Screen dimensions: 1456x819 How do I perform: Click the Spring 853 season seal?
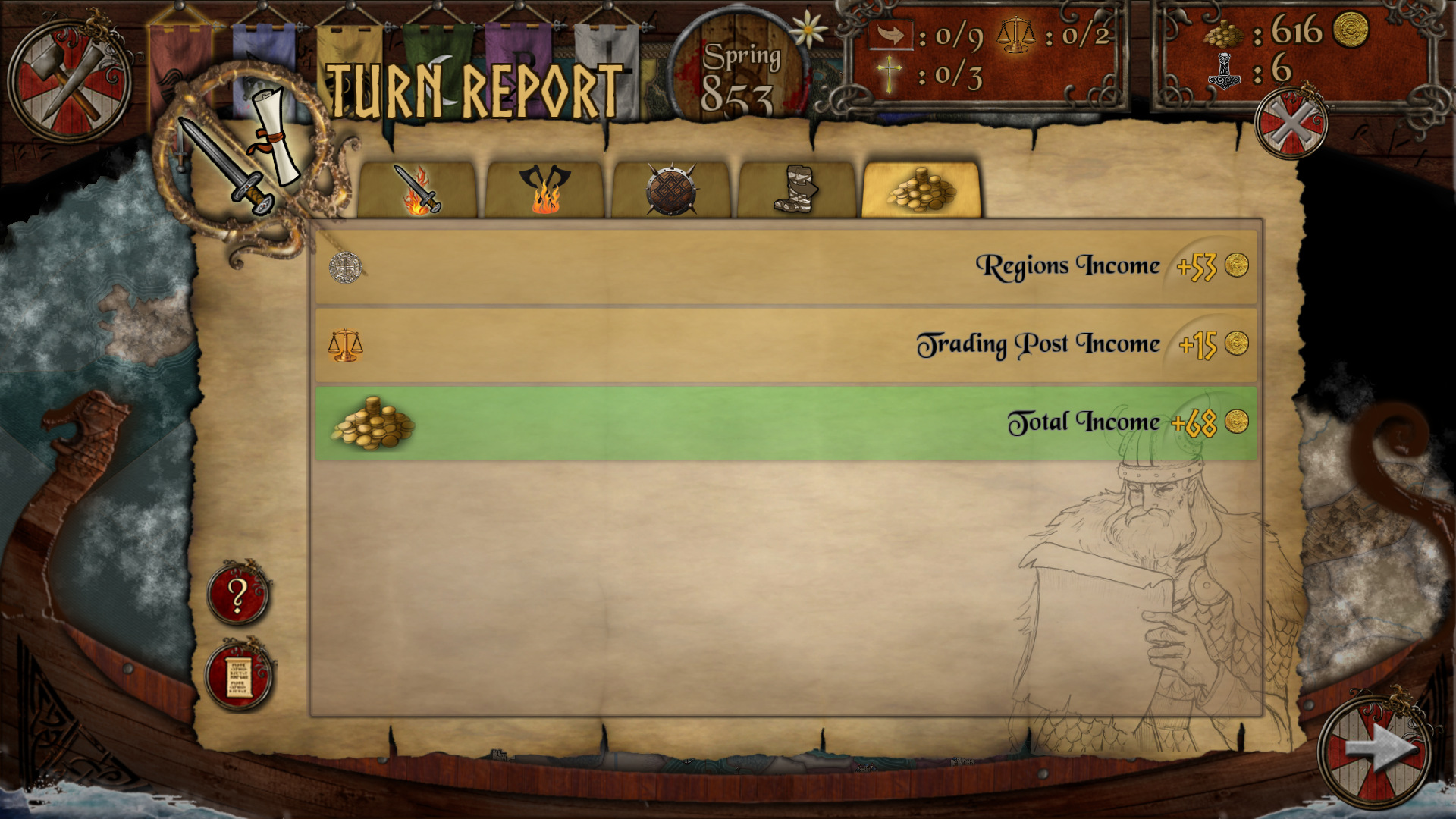(x=738, y=68)
